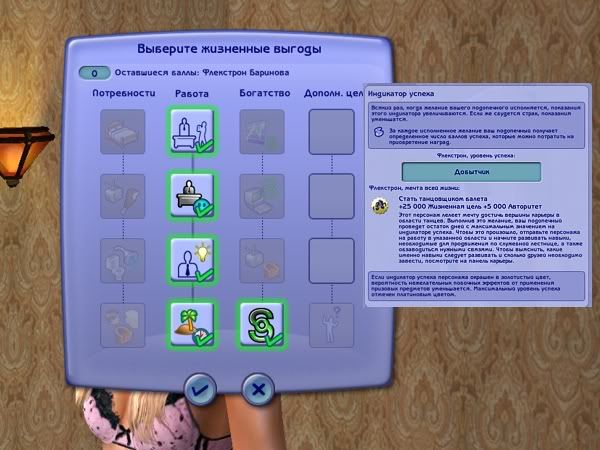
Task: Click the greyed juggling figure benefit
Action: 329,322
